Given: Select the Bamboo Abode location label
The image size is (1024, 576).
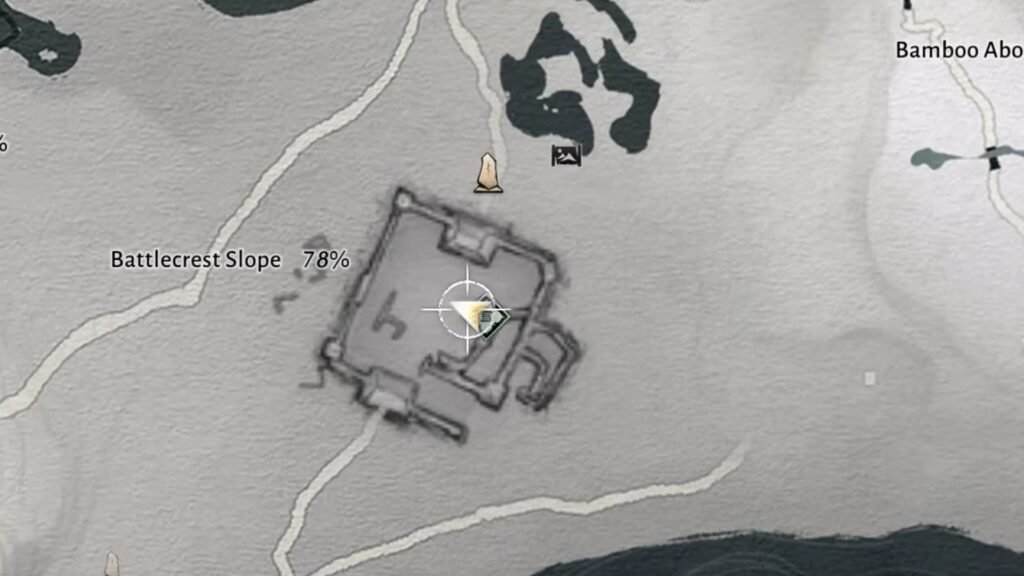Looking at the screenshot, I should click(x=958, y=50).
